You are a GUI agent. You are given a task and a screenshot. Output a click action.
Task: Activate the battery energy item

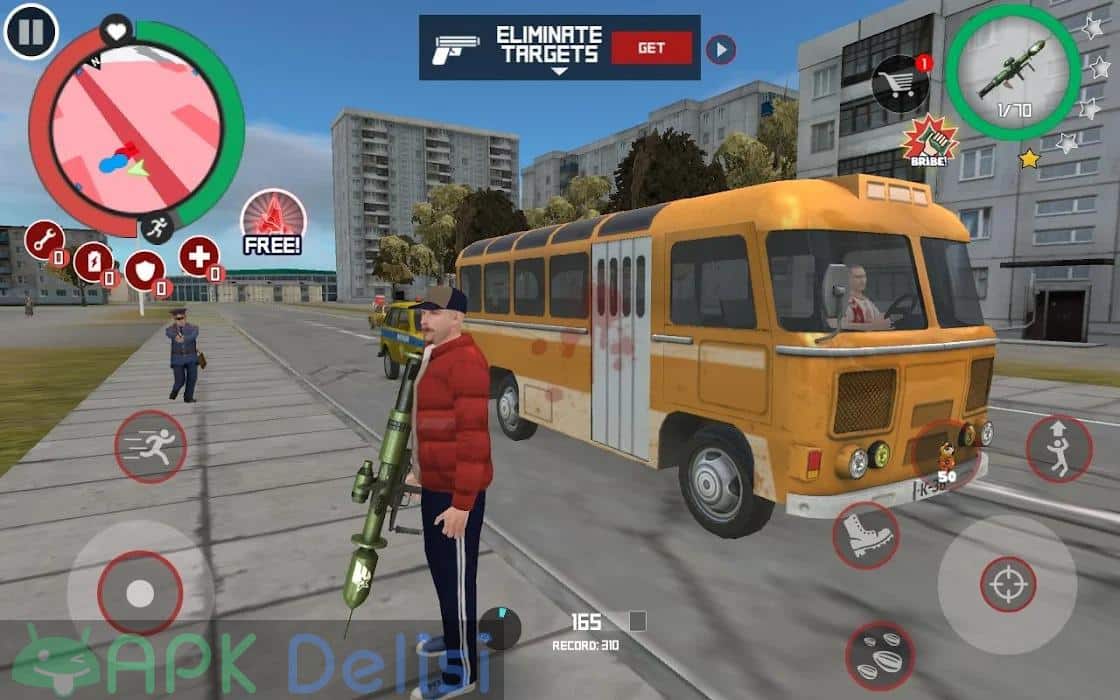pyautogui.click(x=93, y=262)
